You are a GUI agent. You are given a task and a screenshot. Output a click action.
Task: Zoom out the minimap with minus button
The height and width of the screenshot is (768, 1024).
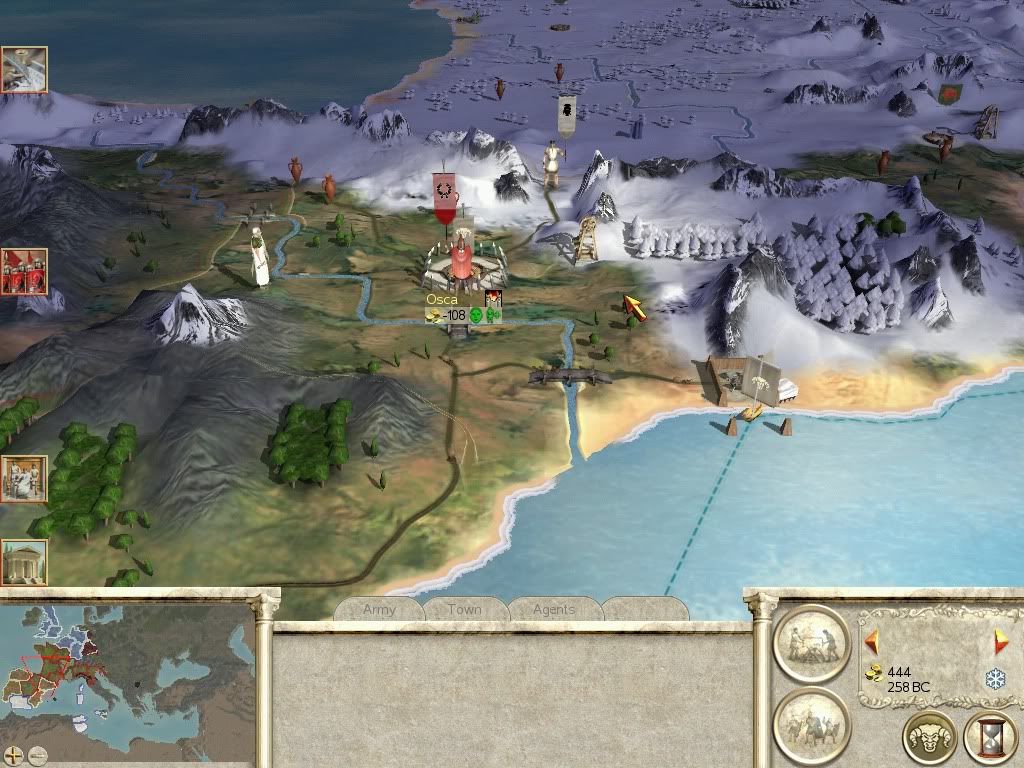tap(37, 756)
